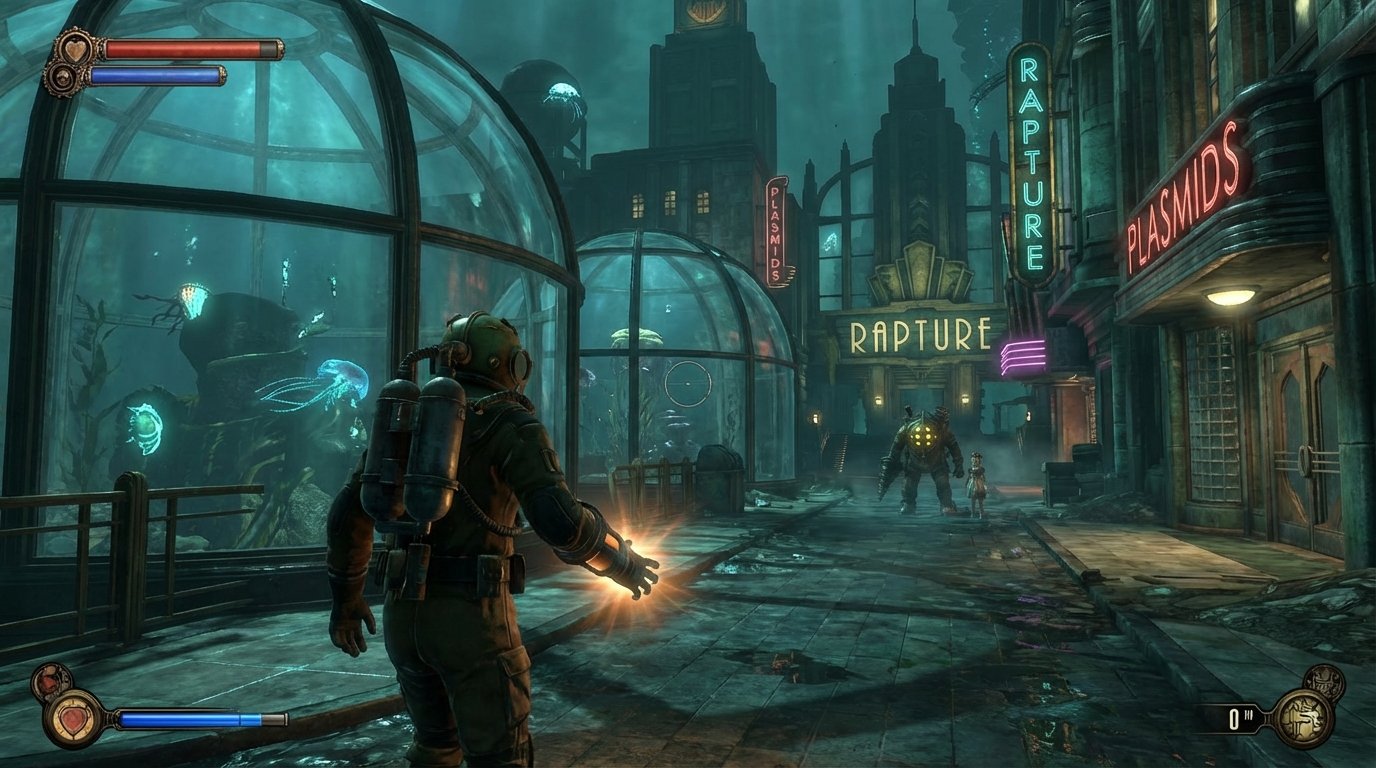Select the heart health icon on the HUD

(x=75, y=48)
